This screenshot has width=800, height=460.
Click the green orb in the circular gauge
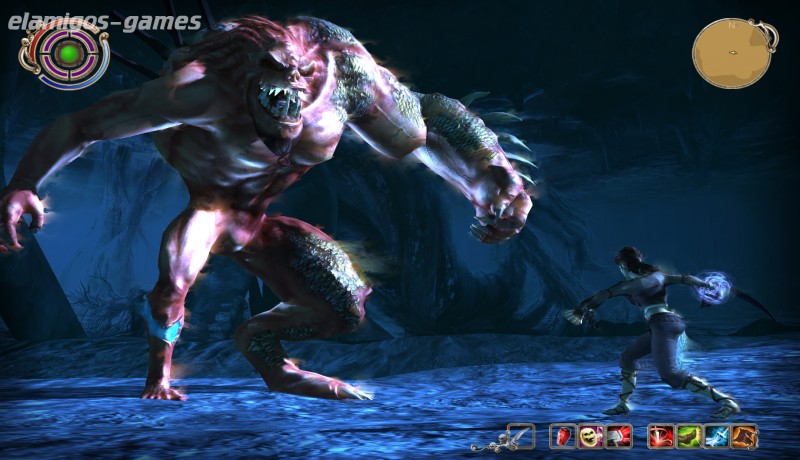click(69, 52)
